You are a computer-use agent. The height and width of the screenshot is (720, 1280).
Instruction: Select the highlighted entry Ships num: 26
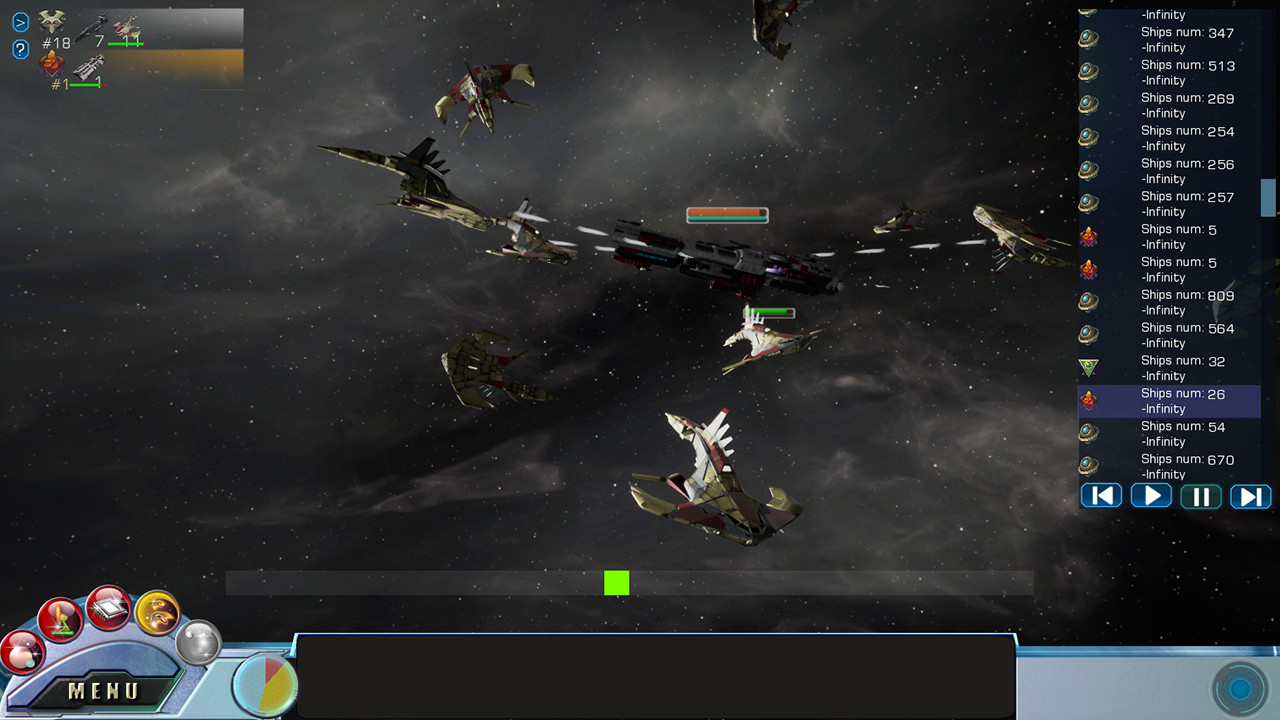[x=1180, y=400]
